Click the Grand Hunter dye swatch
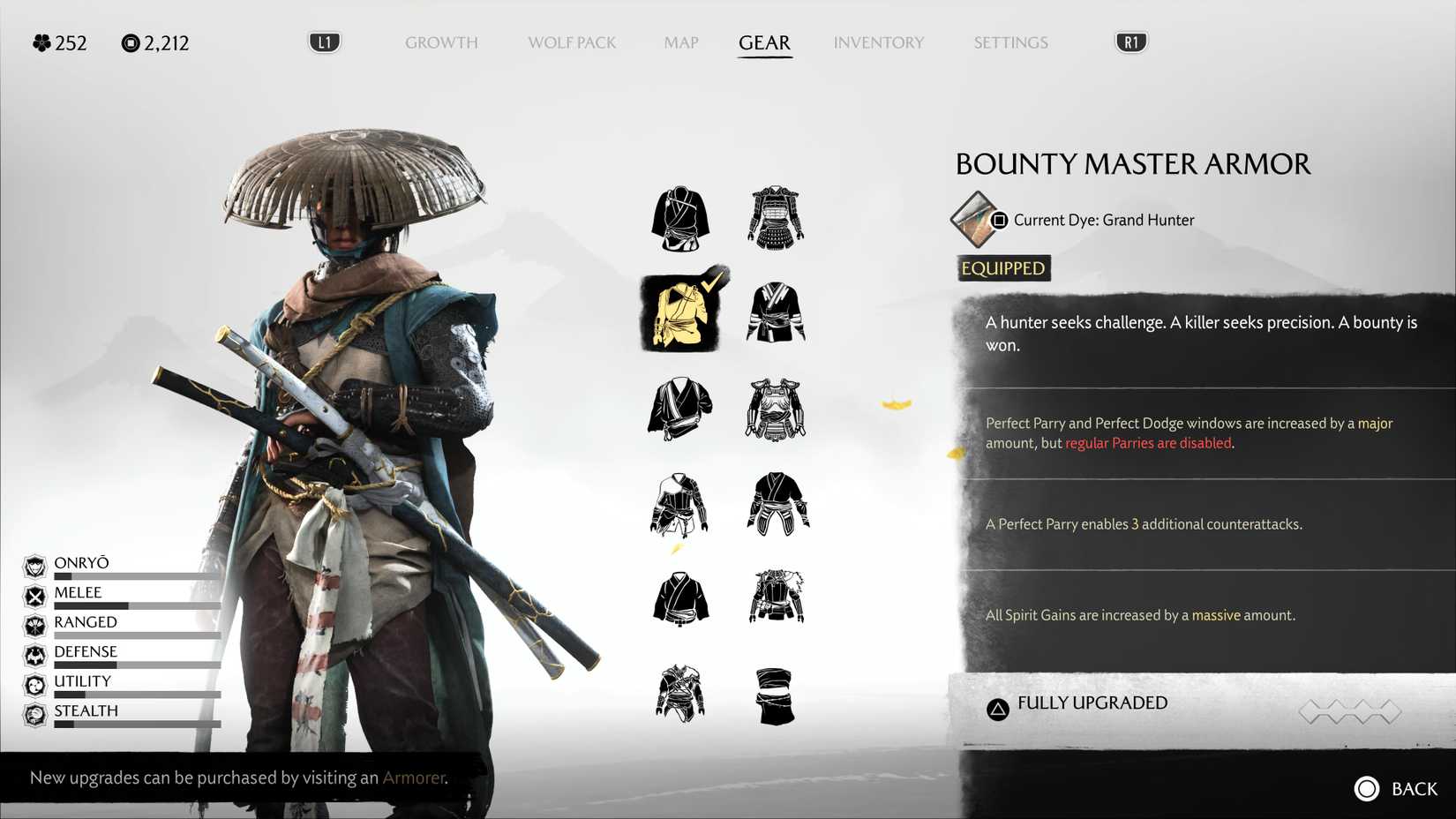 pyautogui.click(x=973, y=220)
